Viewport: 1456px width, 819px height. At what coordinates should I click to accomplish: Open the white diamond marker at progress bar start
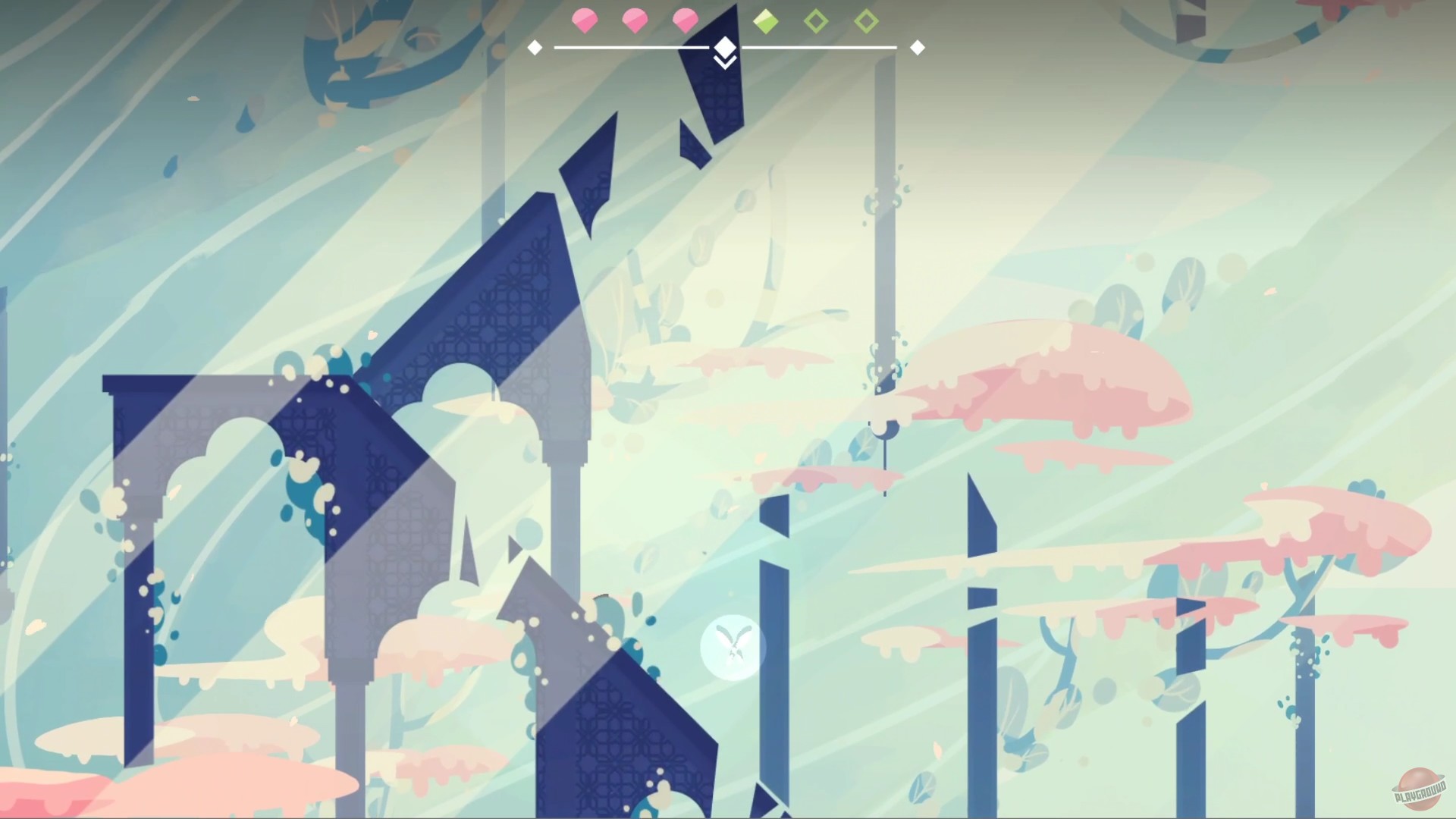(x=535, y=47)
